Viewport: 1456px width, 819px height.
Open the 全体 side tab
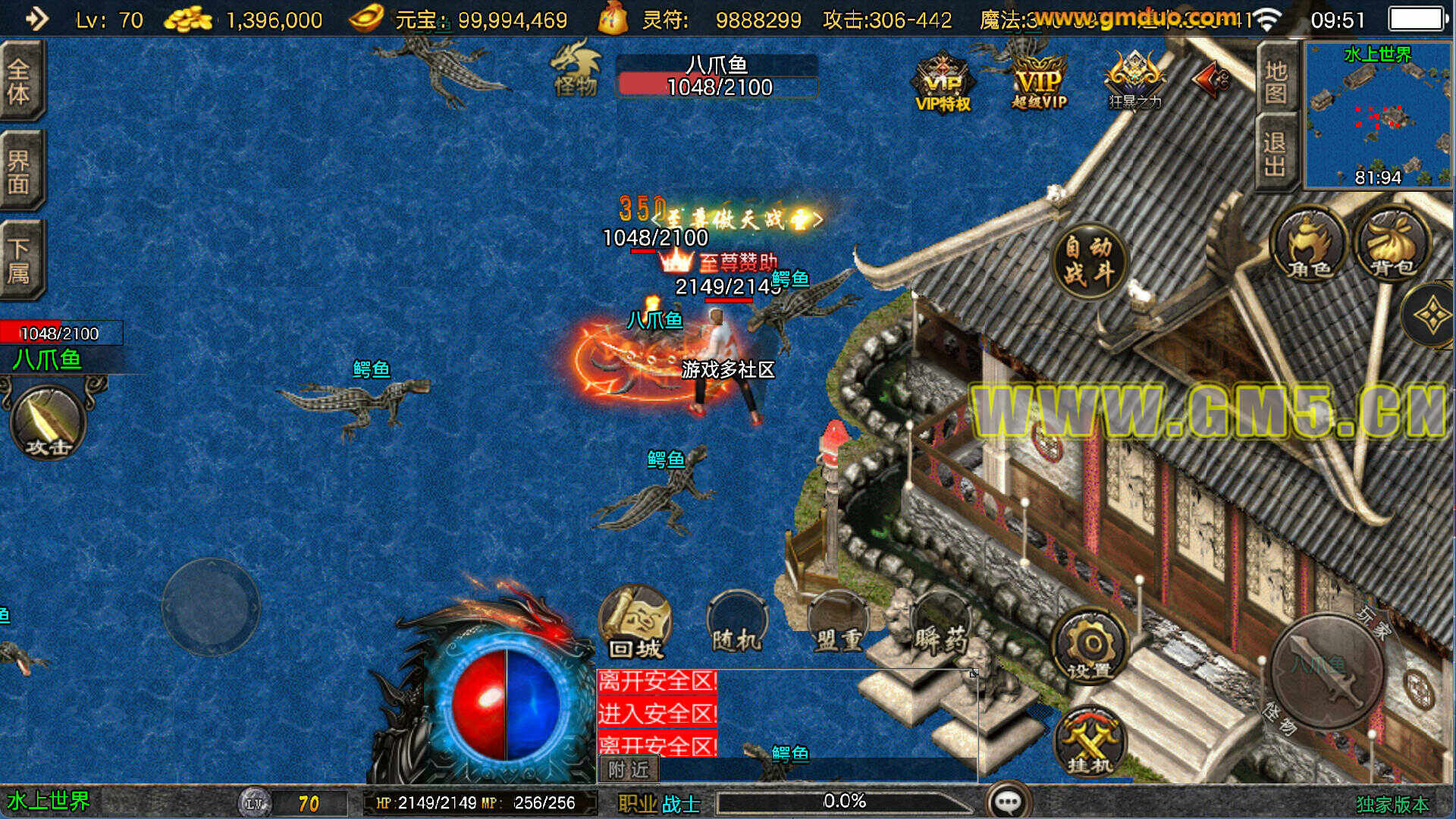20,80
